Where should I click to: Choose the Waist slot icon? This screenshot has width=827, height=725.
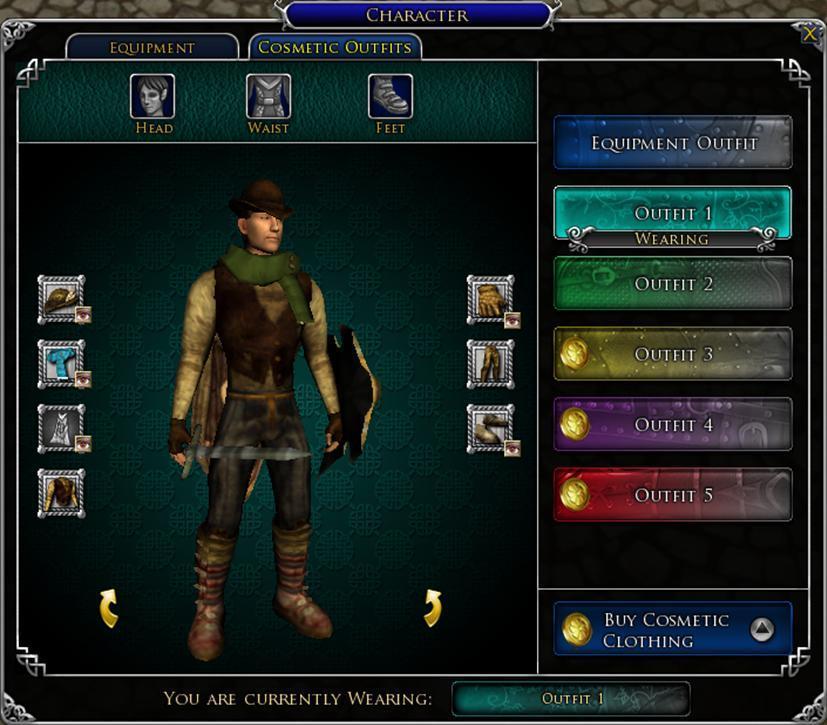click(269, 97)
